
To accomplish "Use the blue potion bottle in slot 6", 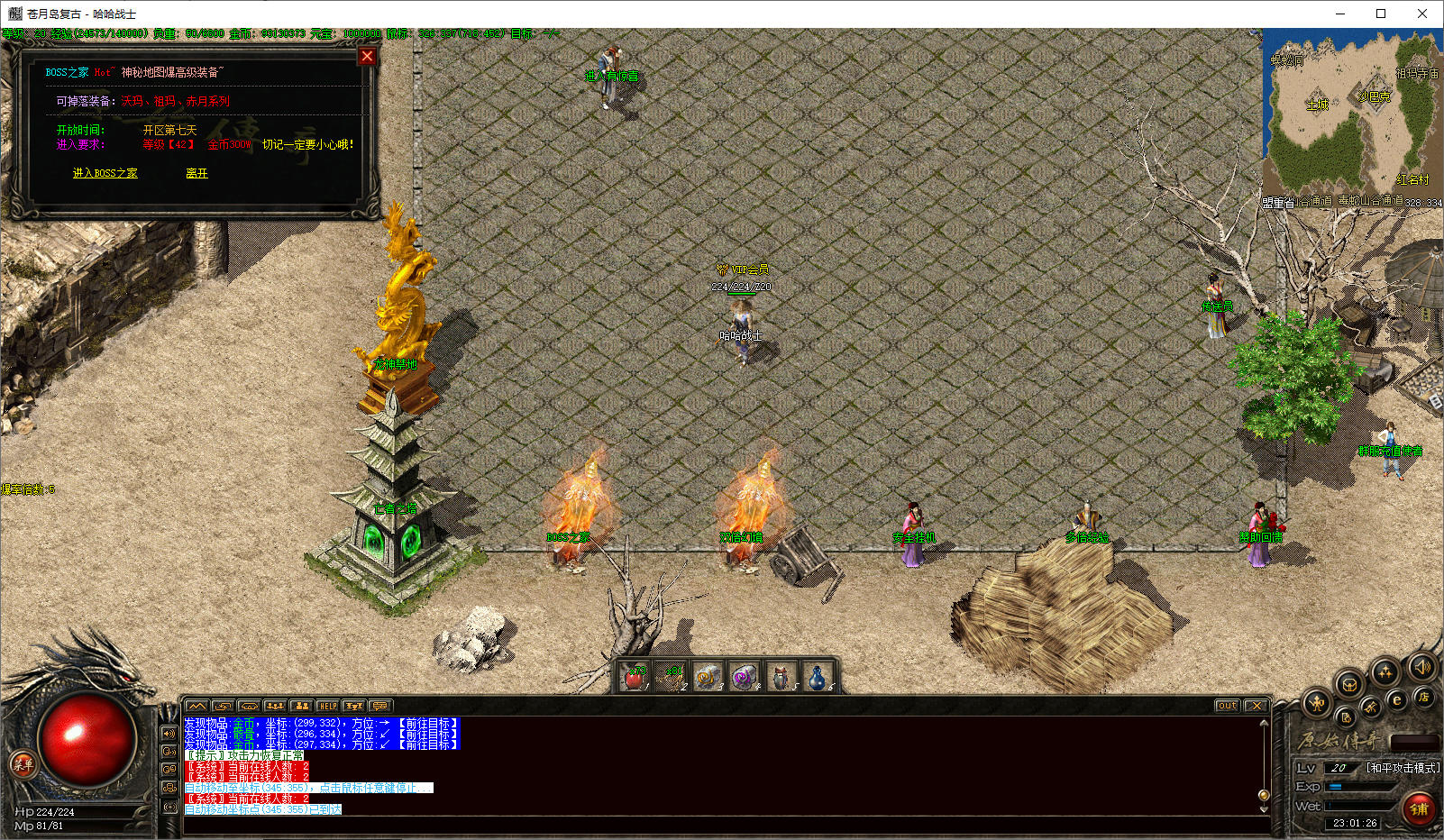I will tap(817, 677).
